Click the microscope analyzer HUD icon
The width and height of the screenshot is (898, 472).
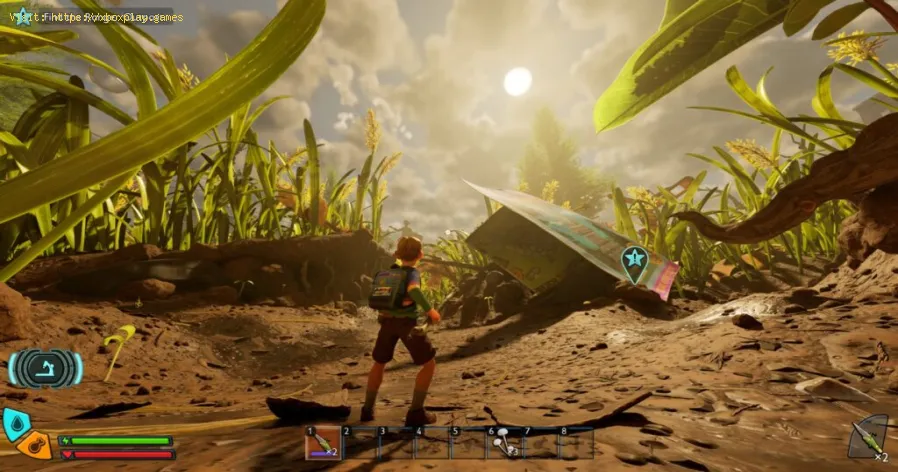click(x=45, y=369)
